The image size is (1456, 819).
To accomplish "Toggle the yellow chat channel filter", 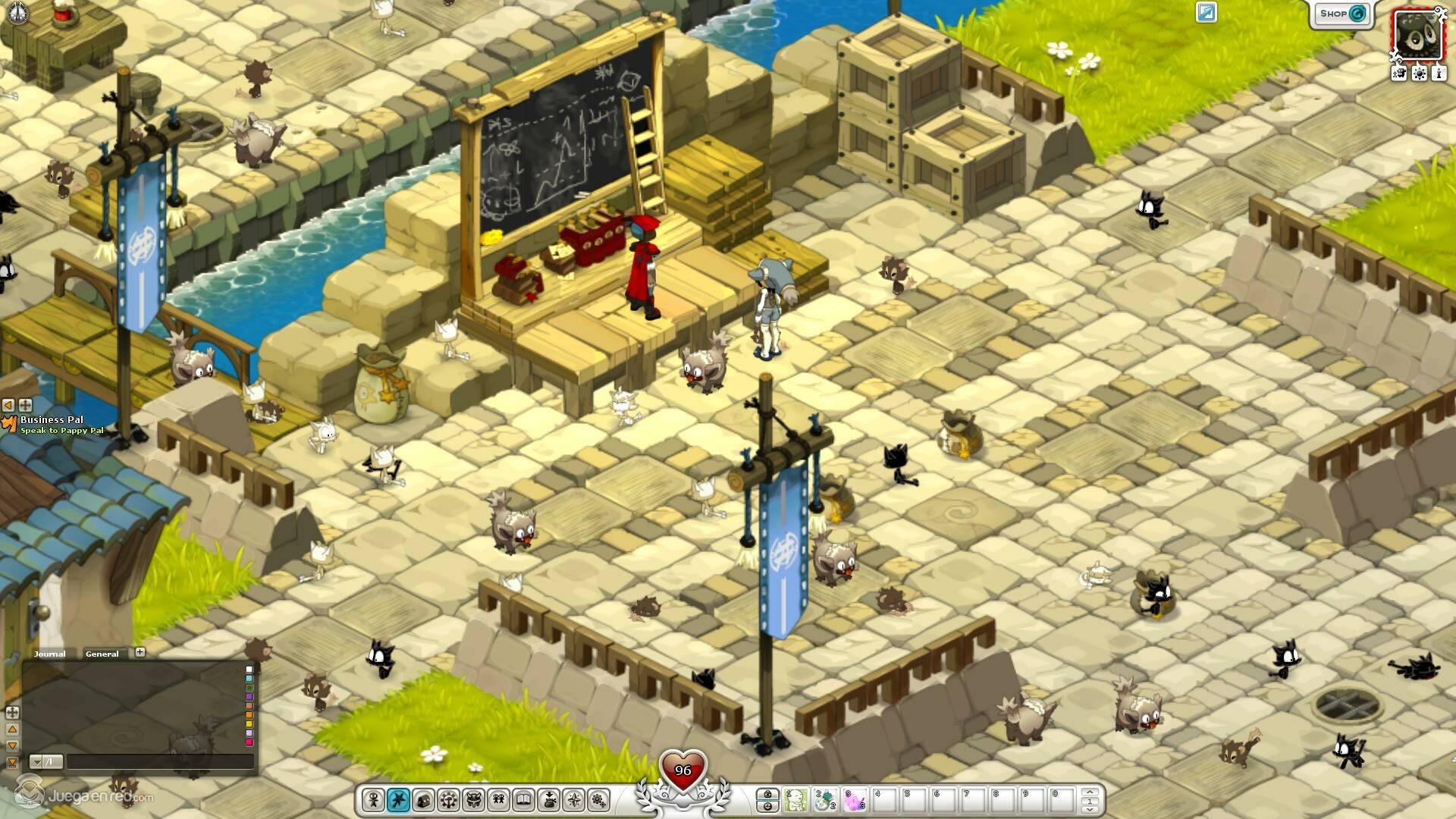I will (x=249, y=724).
